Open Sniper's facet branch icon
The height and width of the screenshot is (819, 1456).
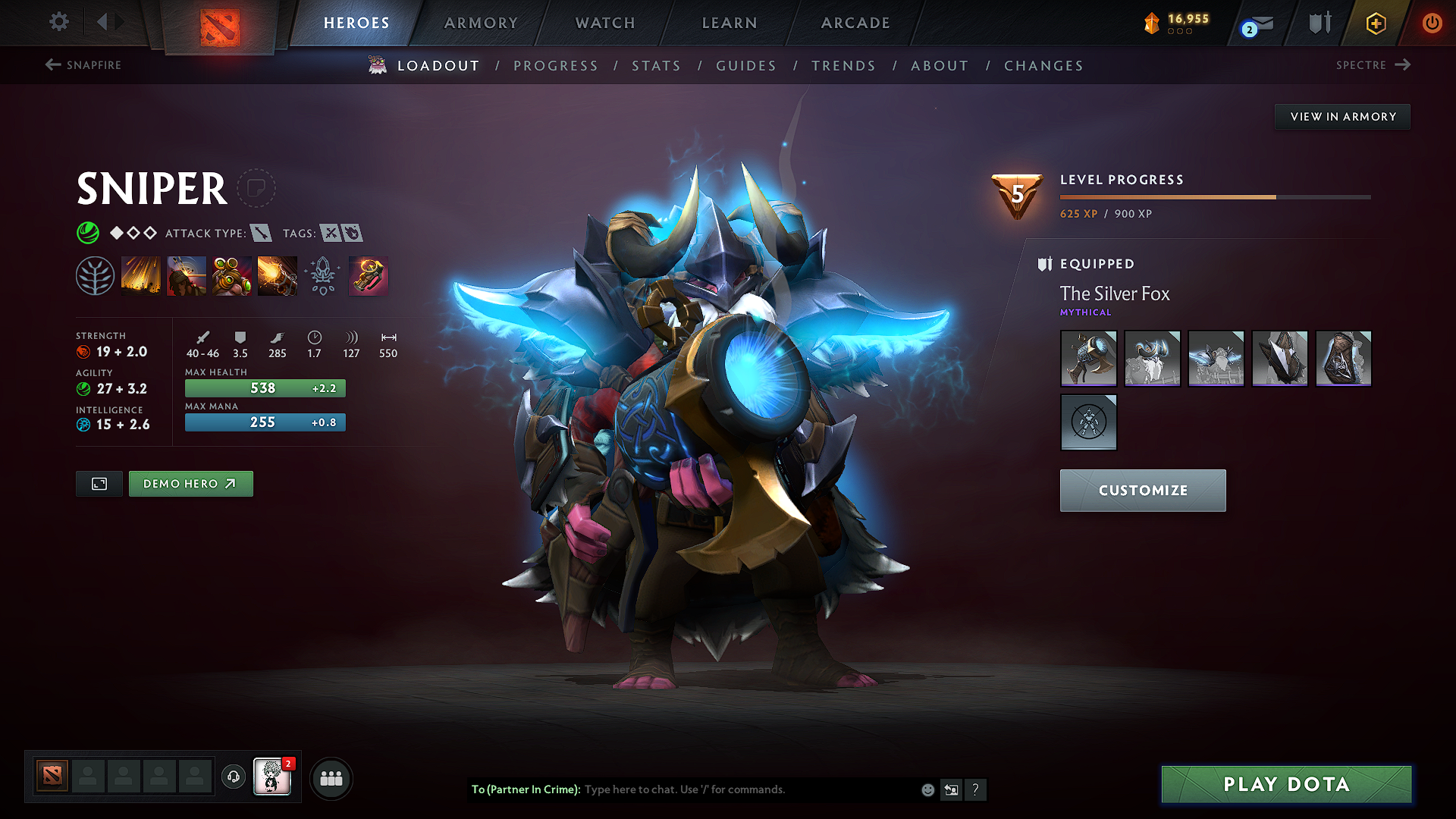96,275
